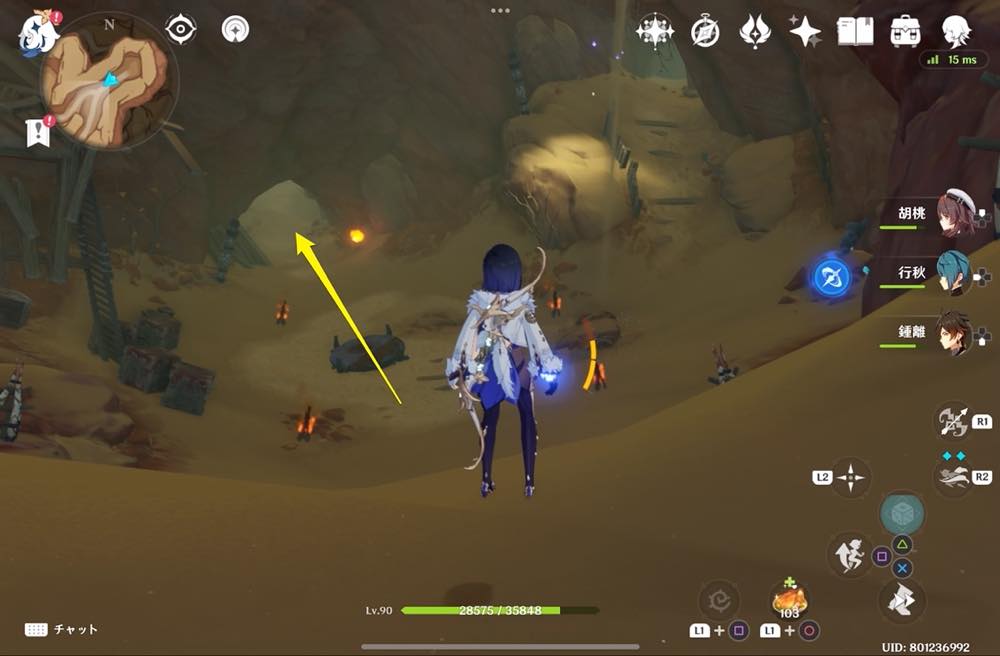Screen dimensions: 1000x656
Task: Open the quest bookmark with exclamation mark
Action: (37, 131)
